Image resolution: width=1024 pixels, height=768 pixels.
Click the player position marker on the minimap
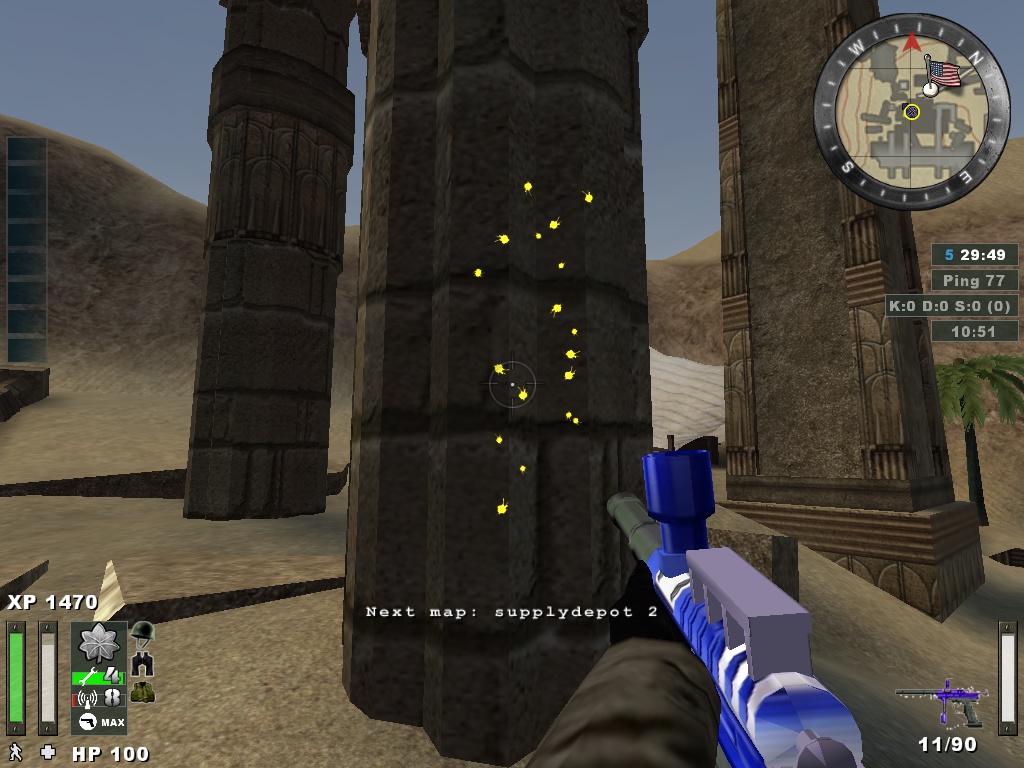coord(911,112)
